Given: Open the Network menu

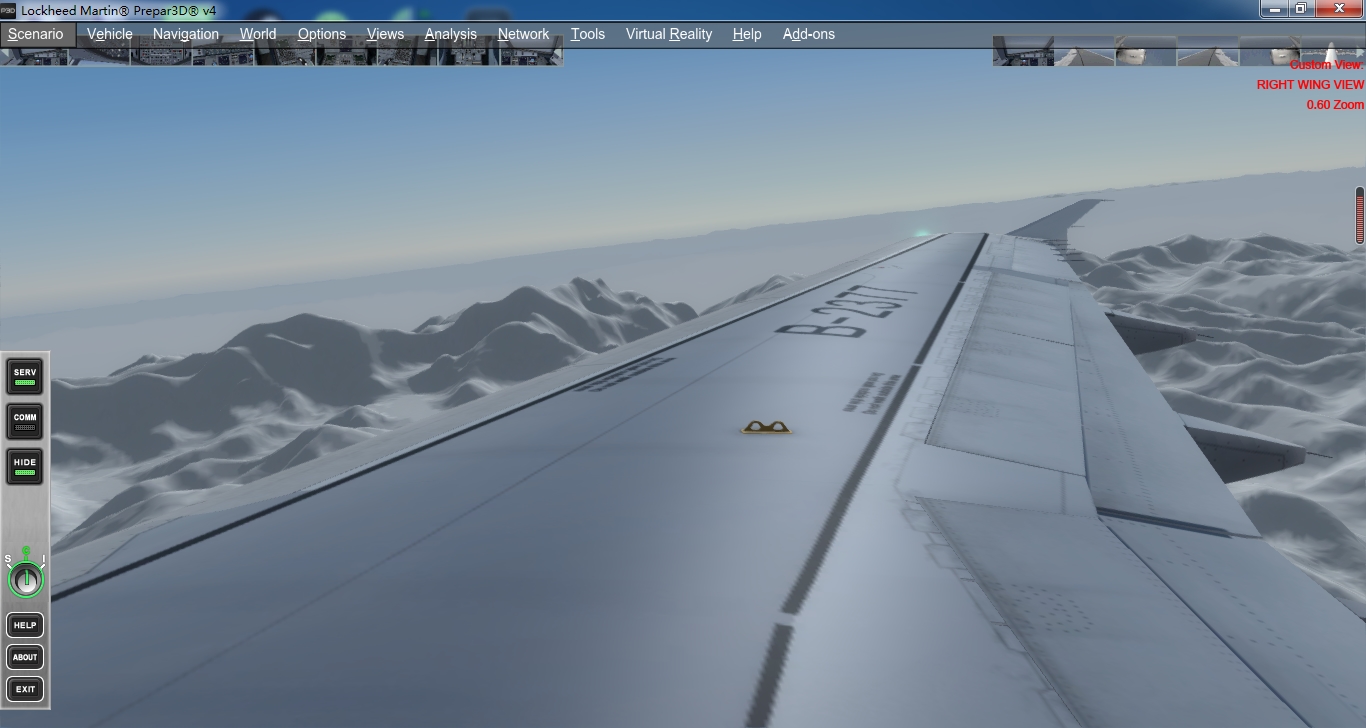Looking at the screenshot, I should pos(524,34).
